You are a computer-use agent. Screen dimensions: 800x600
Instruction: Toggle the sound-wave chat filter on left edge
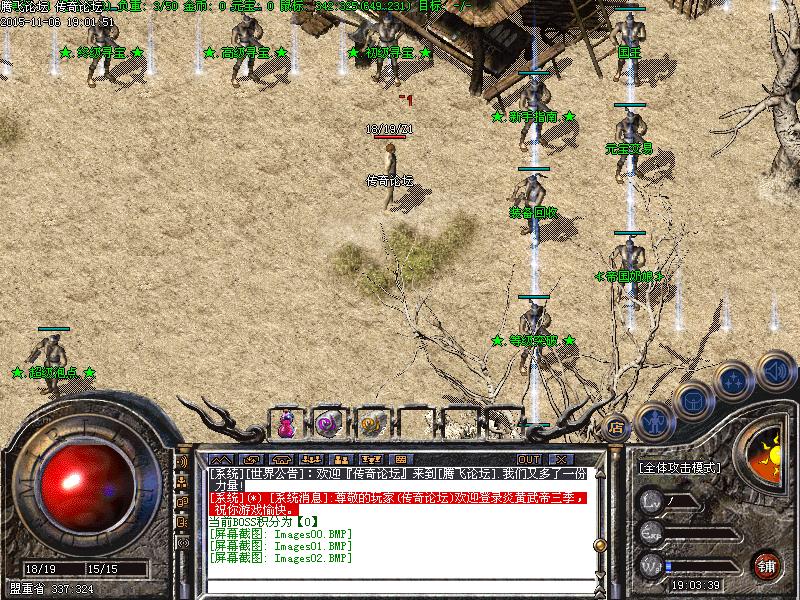tap(183, 463)
